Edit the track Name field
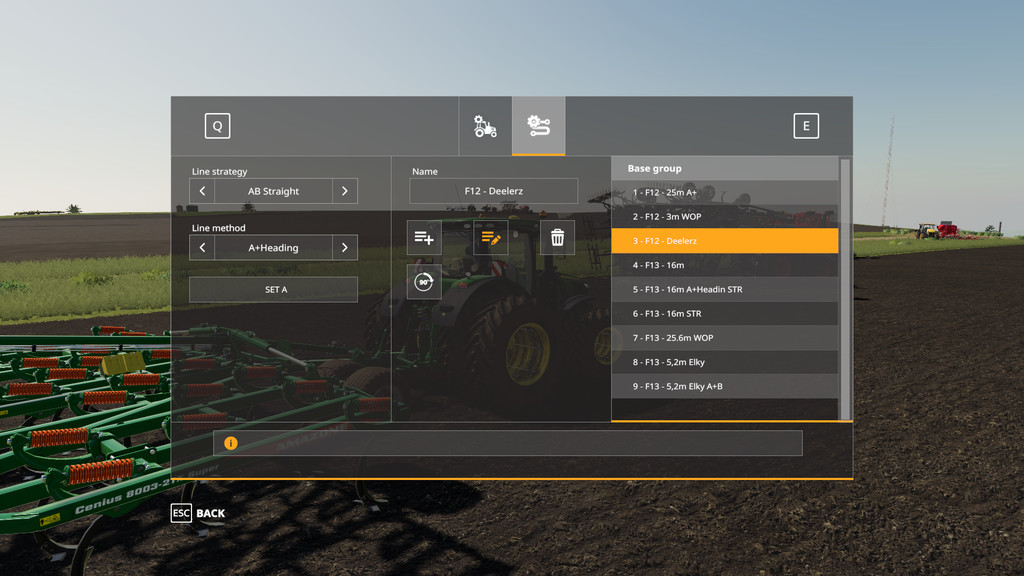 [x=494, y=191]
